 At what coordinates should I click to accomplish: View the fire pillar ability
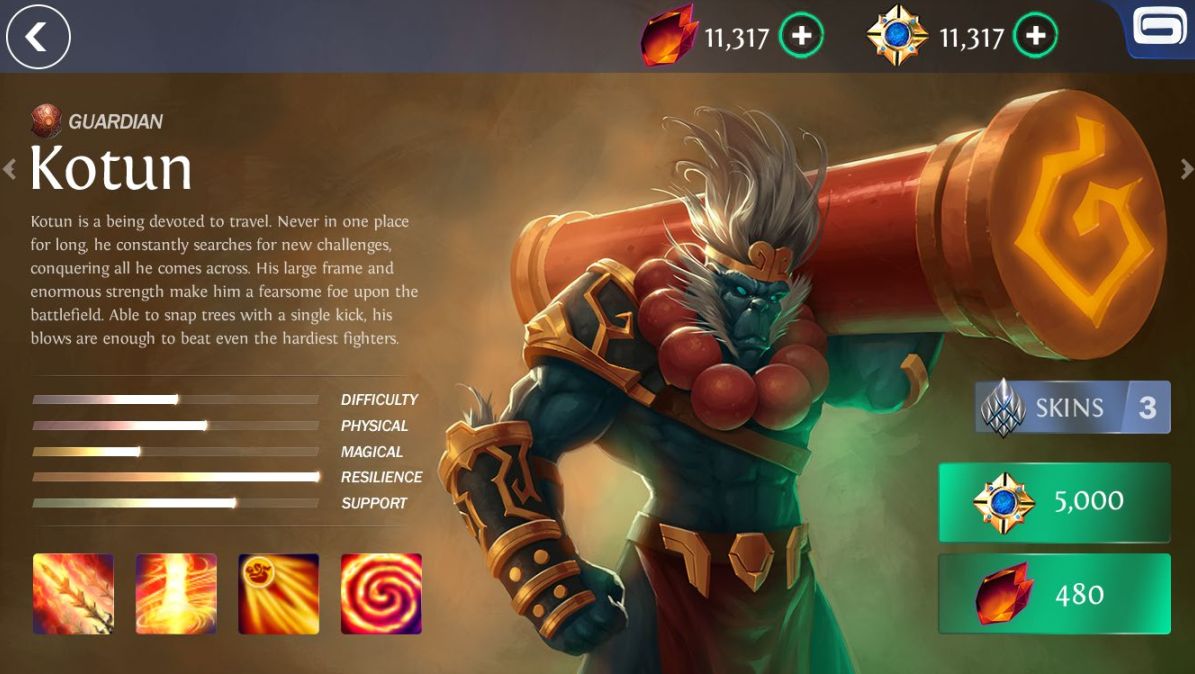[176, 594]
